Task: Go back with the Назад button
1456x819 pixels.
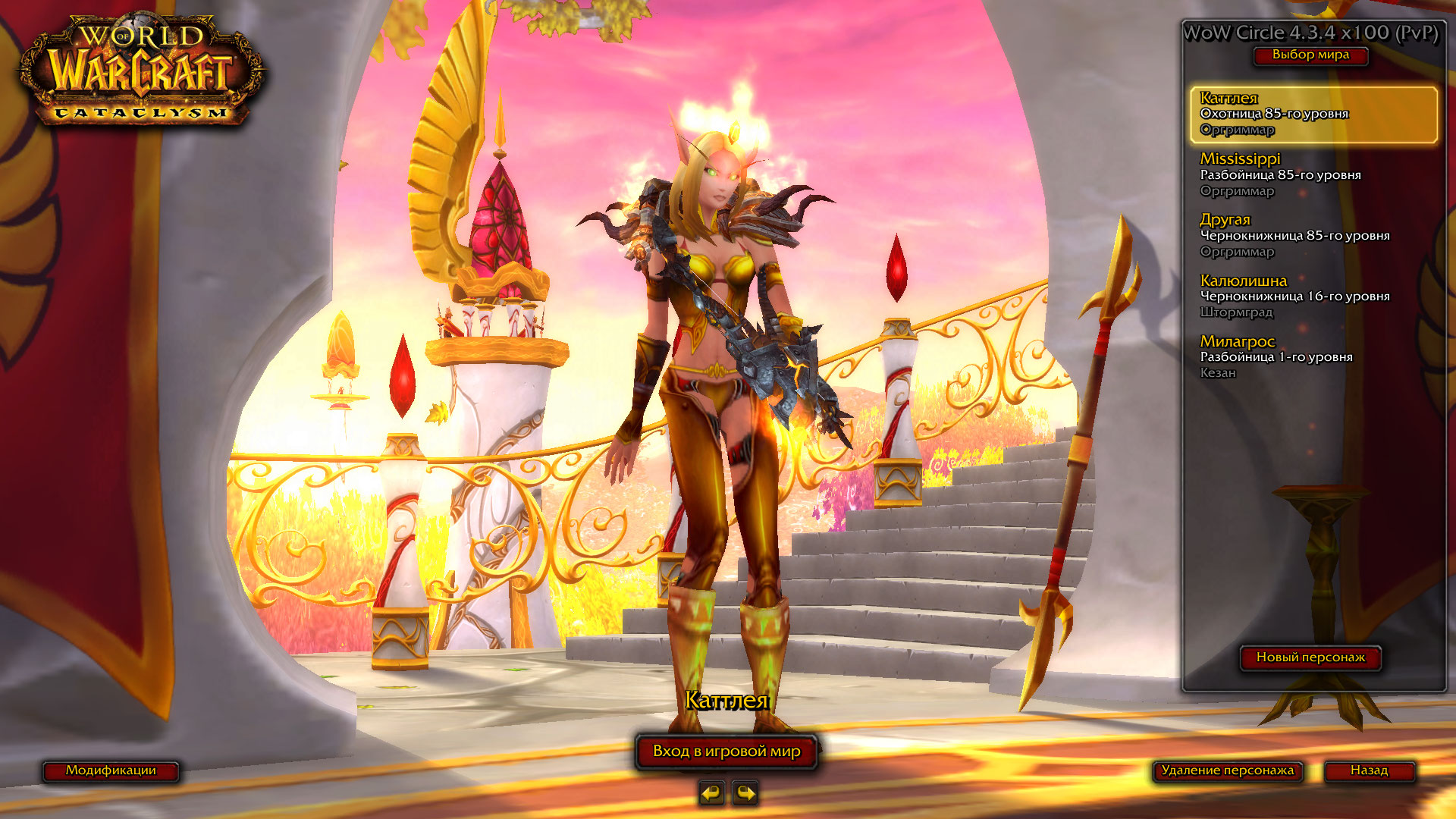Action: point(1369,770)
